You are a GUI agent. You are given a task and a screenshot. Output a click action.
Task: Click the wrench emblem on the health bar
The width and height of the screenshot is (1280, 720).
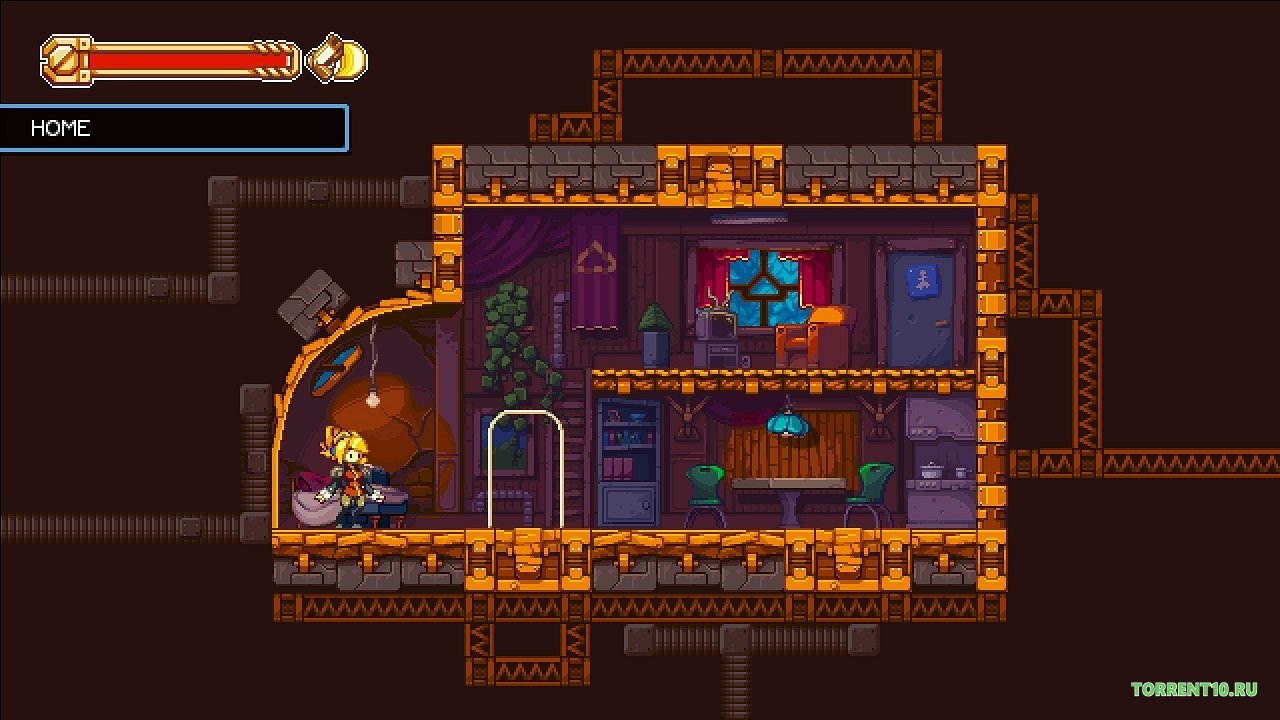point(62,62)
